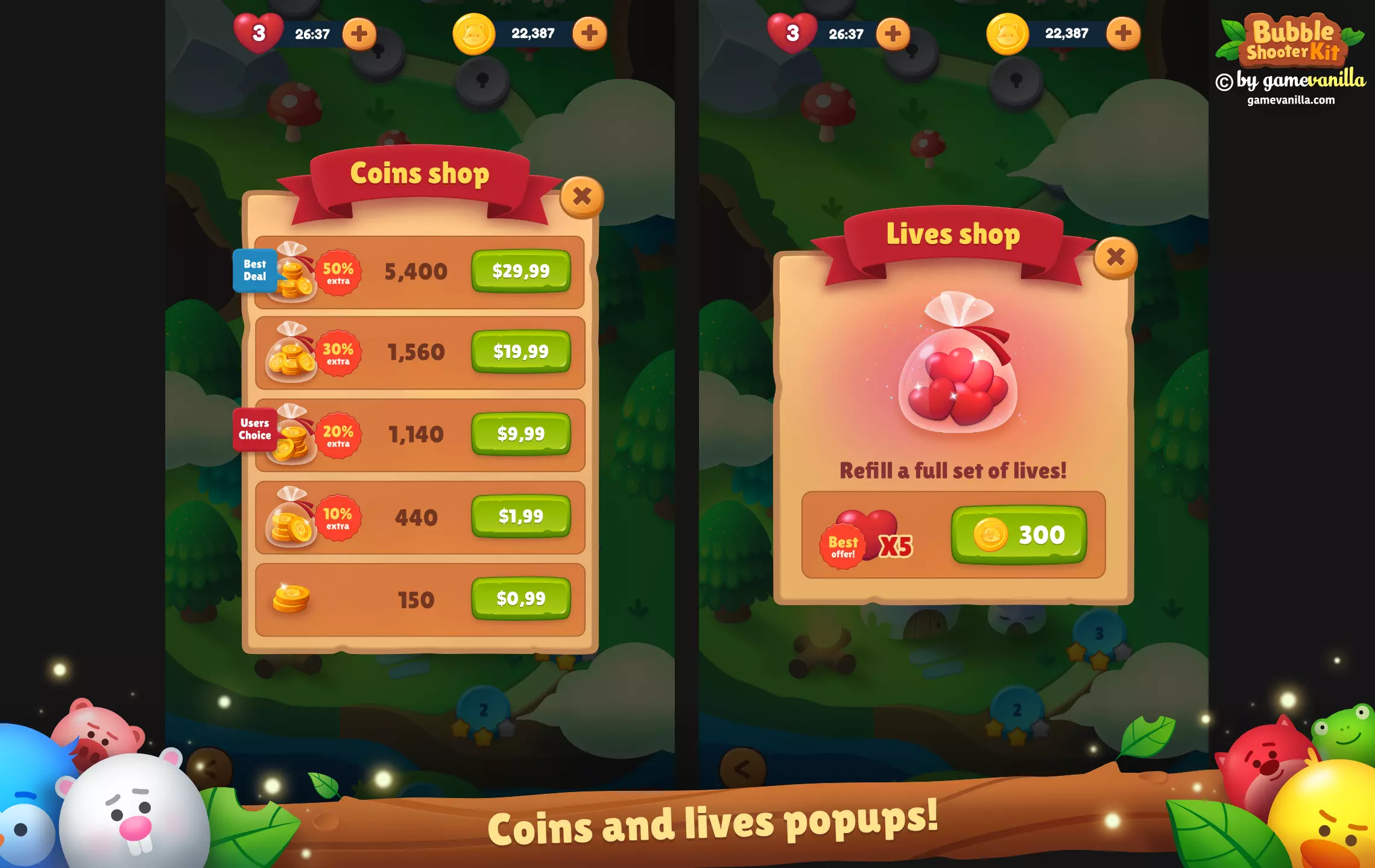Choose the $9,99 Users Choice coin pack
1375x868 pixels.
[x=520, y=433]
